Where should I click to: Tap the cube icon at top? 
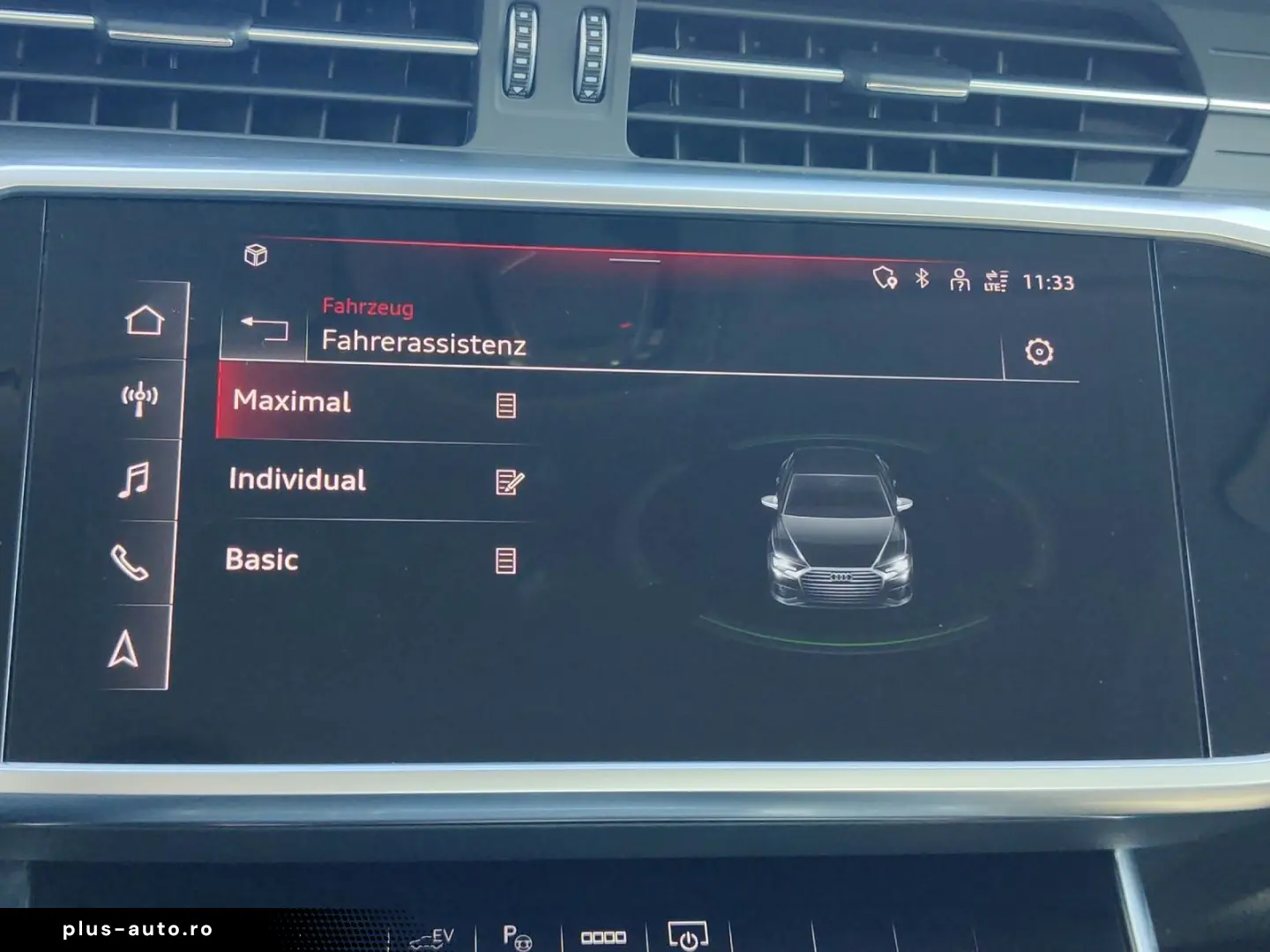pos(256,256)
